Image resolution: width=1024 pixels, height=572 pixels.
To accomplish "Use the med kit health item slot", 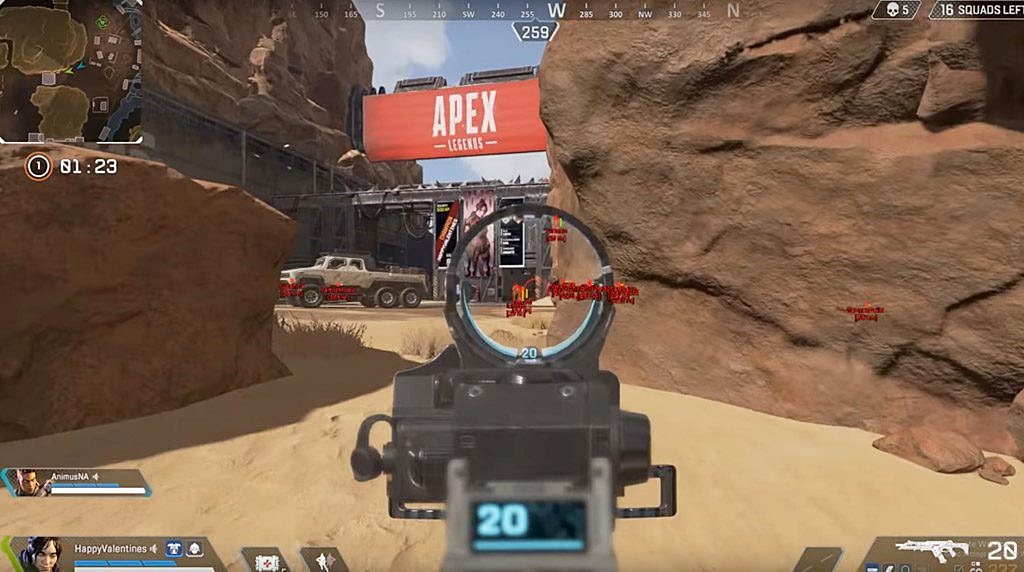I will (x=266, y=561).
